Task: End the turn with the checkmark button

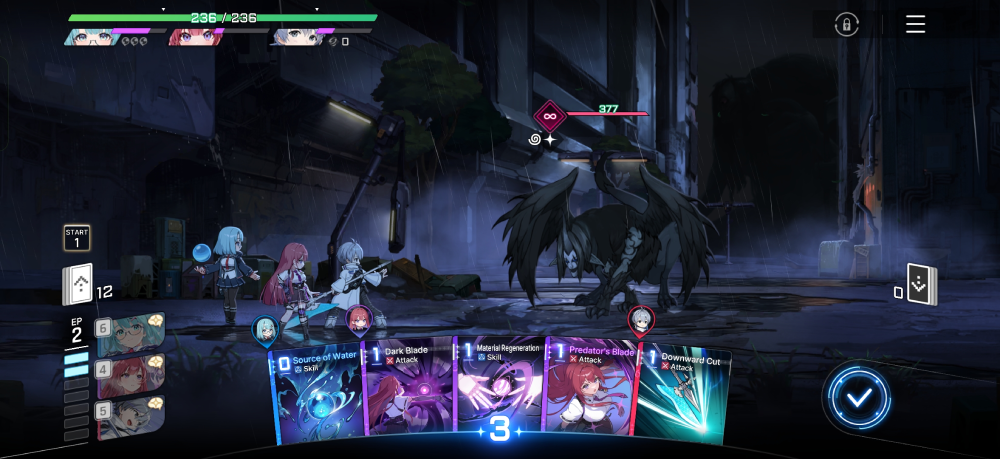Action: [x=858, y=397]
